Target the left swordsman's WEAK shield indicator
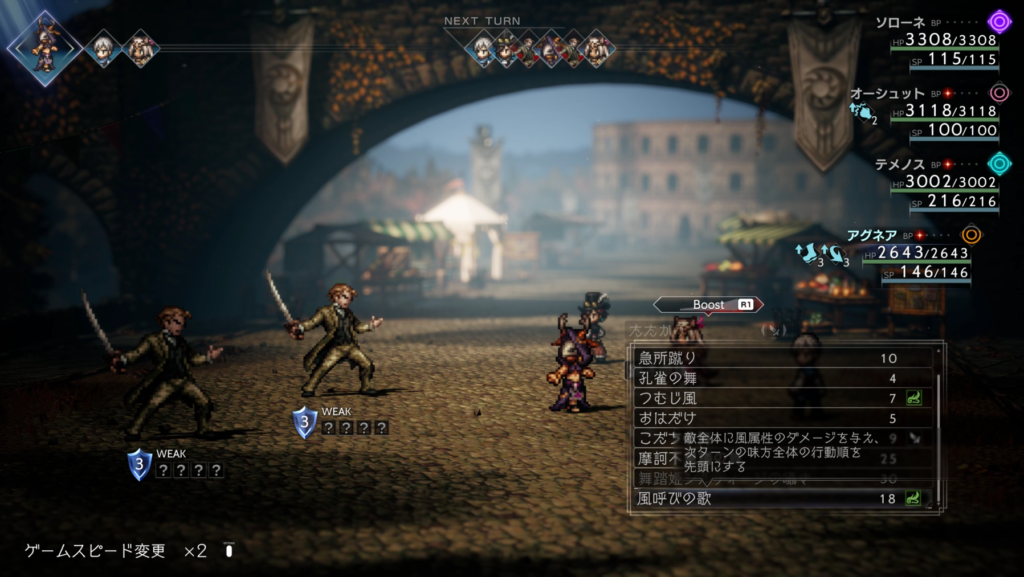The width and height of the screenshot is (1024, 577). coord(139,463)
